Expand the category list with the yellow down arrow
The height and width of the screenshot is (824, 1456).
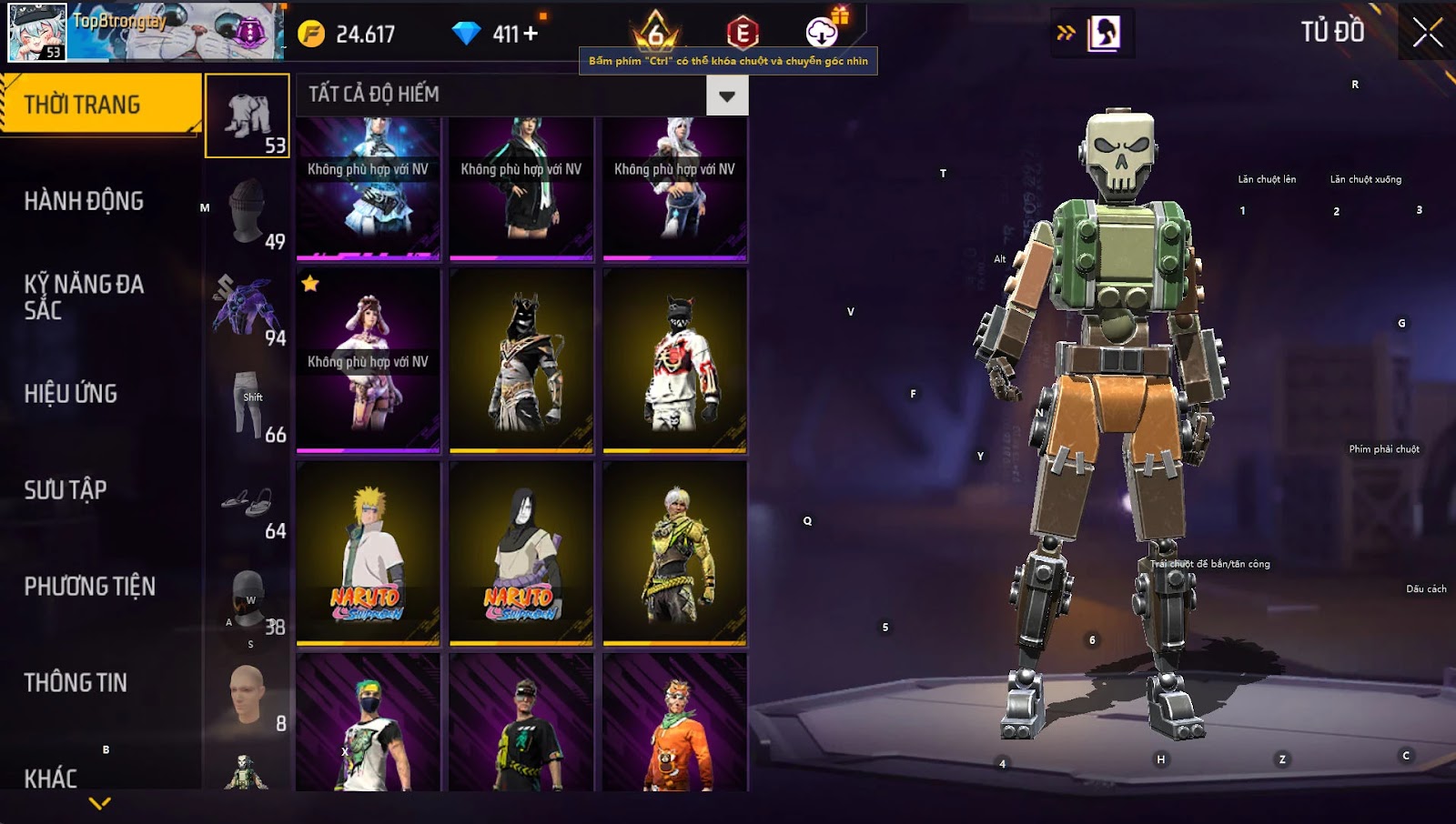coord(100,803)
